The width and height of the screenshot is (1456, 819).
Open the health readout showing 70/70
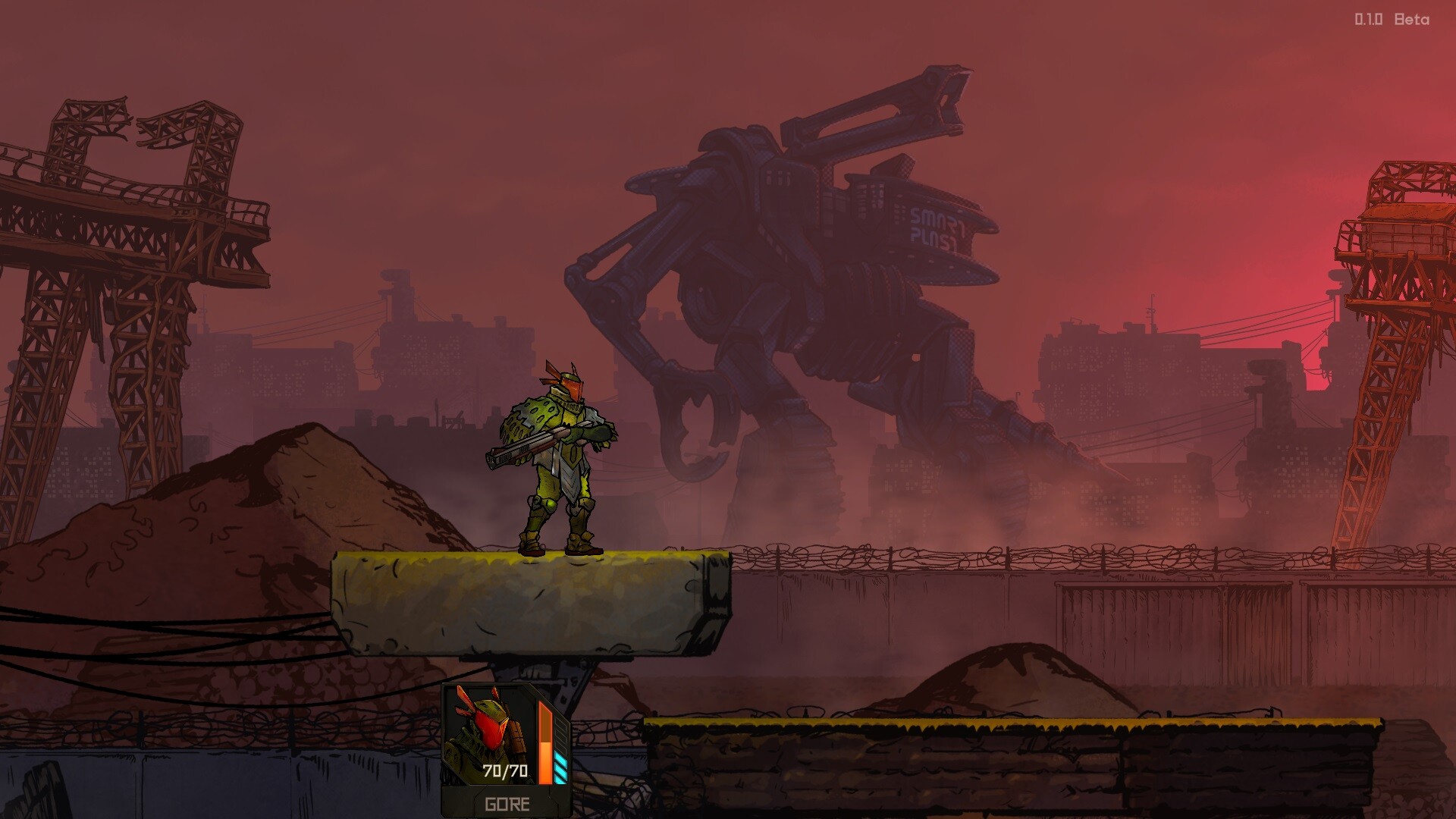pos(505,770)
